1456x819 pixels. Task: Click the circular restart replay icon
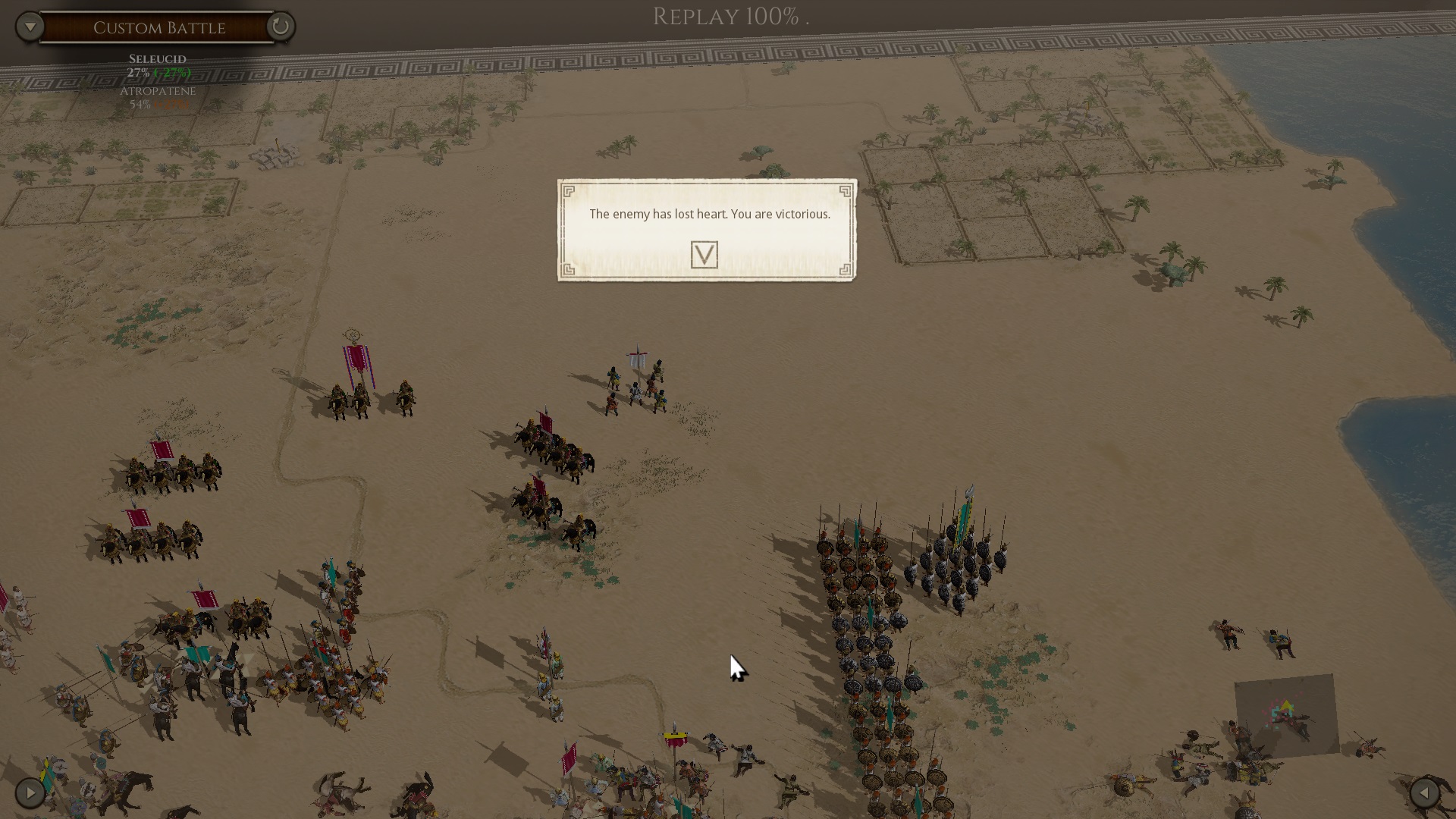[x=280, y=27]
